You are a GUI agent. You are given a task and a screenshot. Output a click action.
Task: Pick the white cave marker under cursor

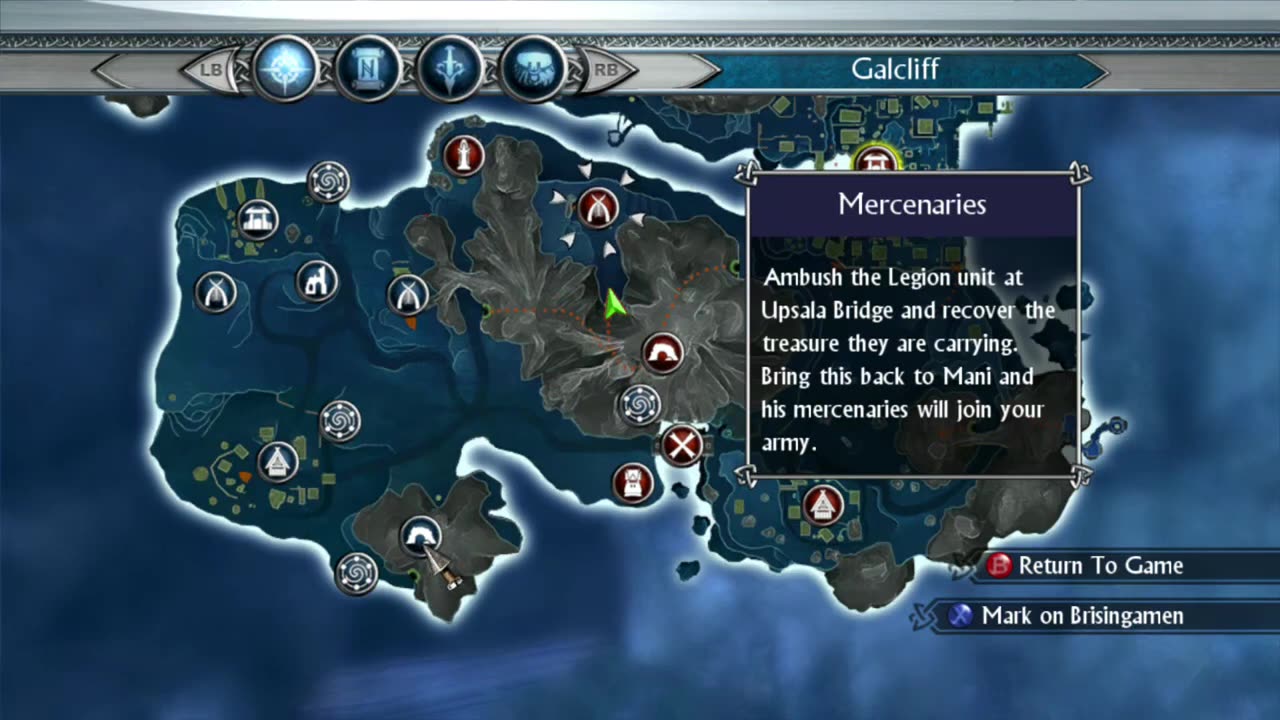[420, 536]
